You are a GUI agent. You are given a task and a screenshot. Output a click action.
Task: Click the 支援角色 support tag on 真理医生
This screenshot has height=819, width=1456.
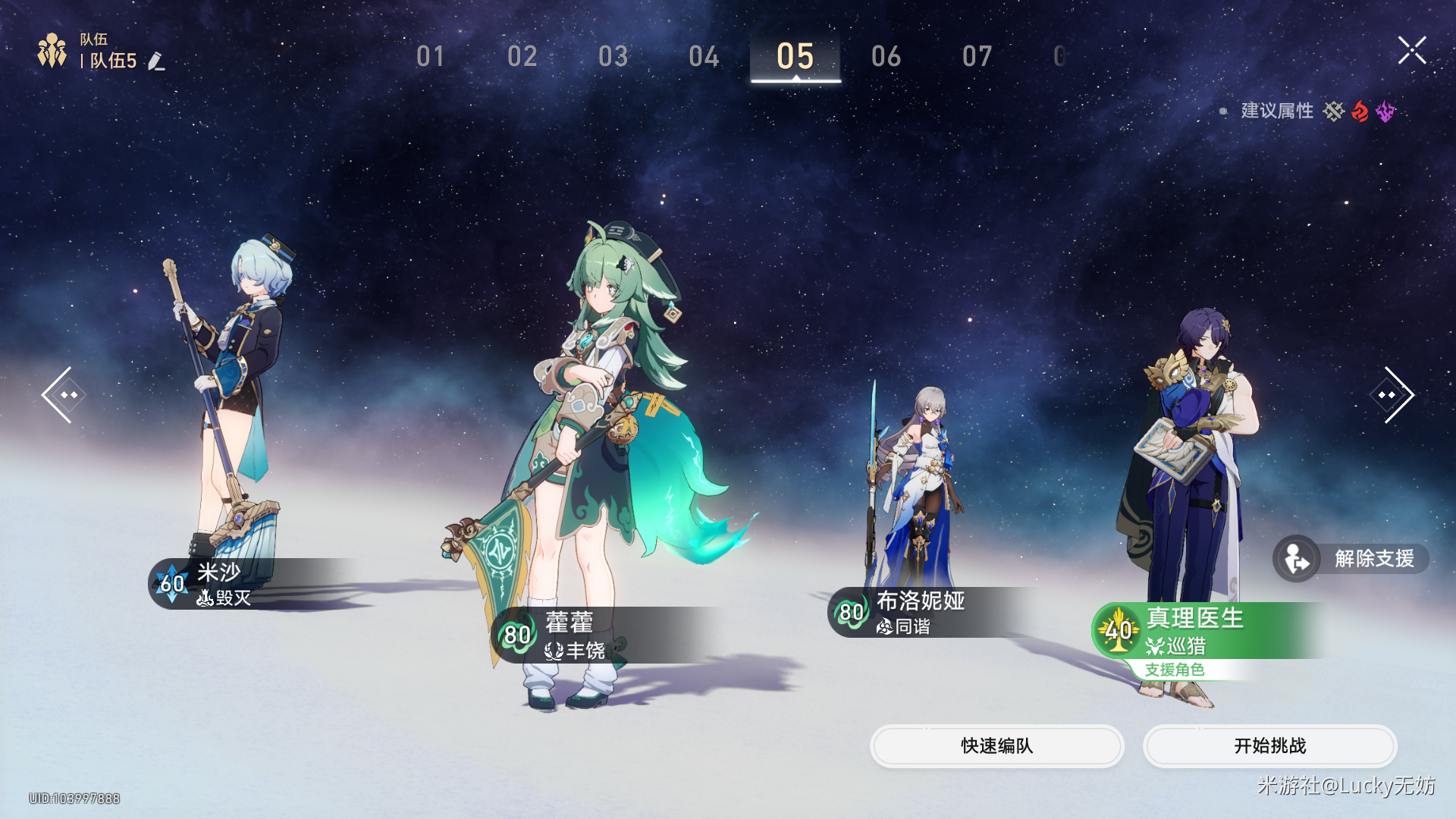[x=1174, y=670]
